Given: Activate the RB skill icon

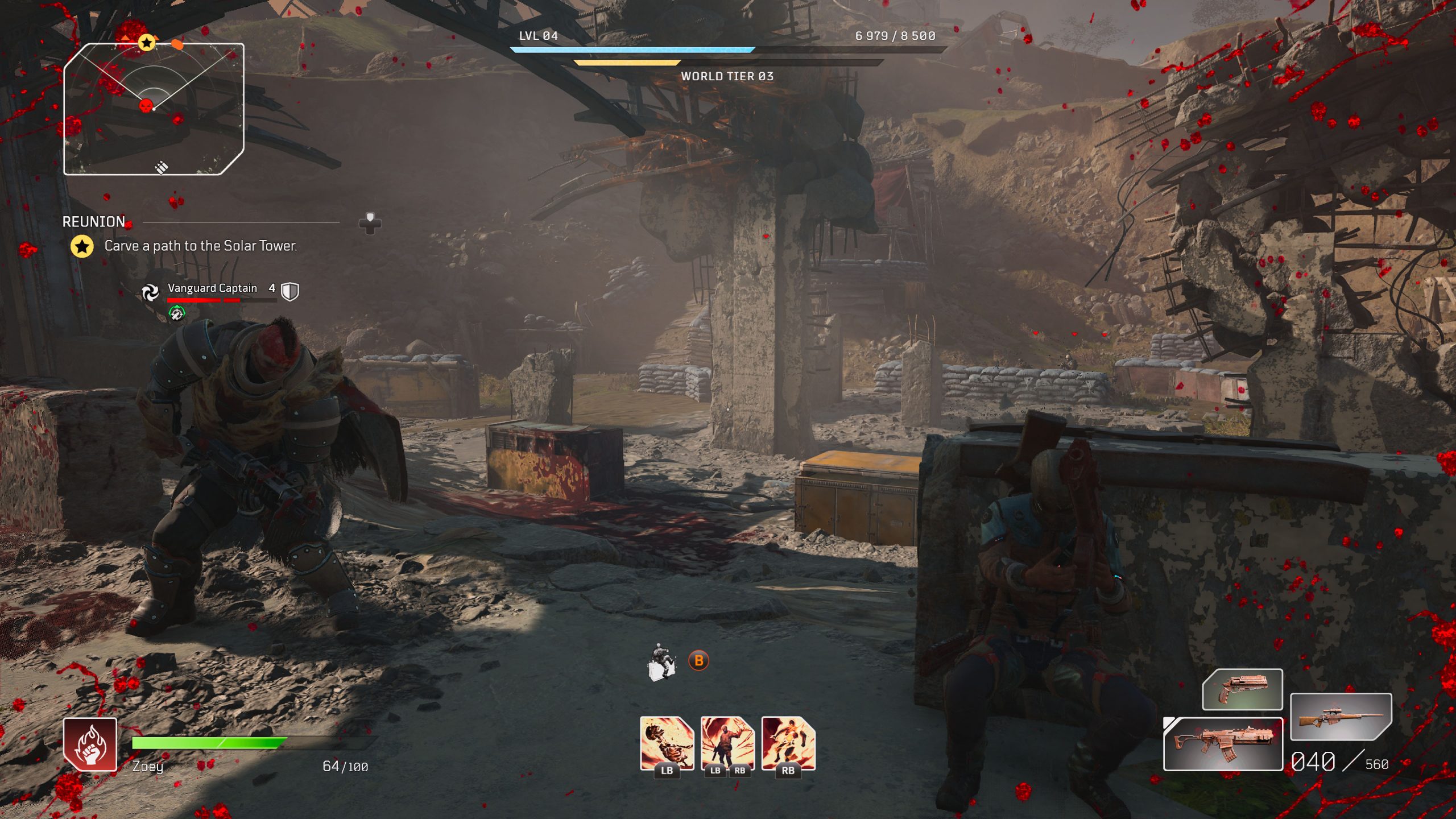Looking at the screenshot, I should coord(788,743).
